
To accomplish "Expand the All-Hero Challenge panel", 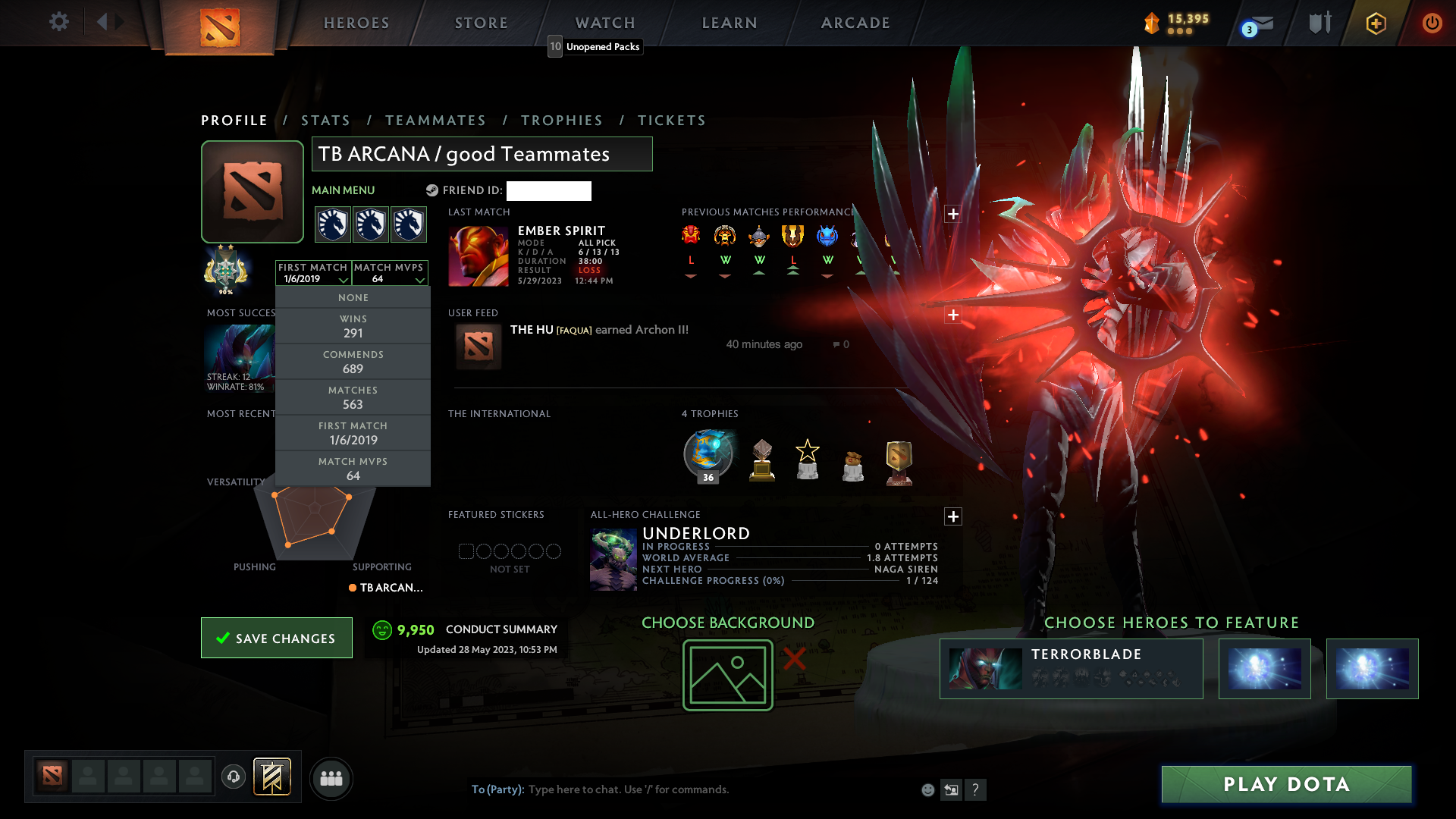I will [952, 516].
